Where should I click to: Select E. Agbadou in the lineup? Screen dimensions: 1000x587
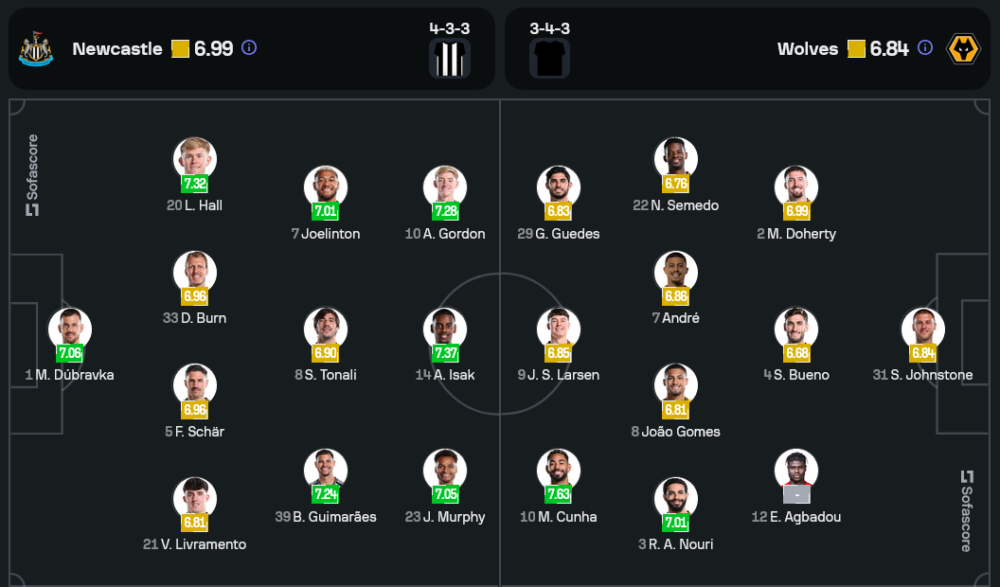coord(796,471)
